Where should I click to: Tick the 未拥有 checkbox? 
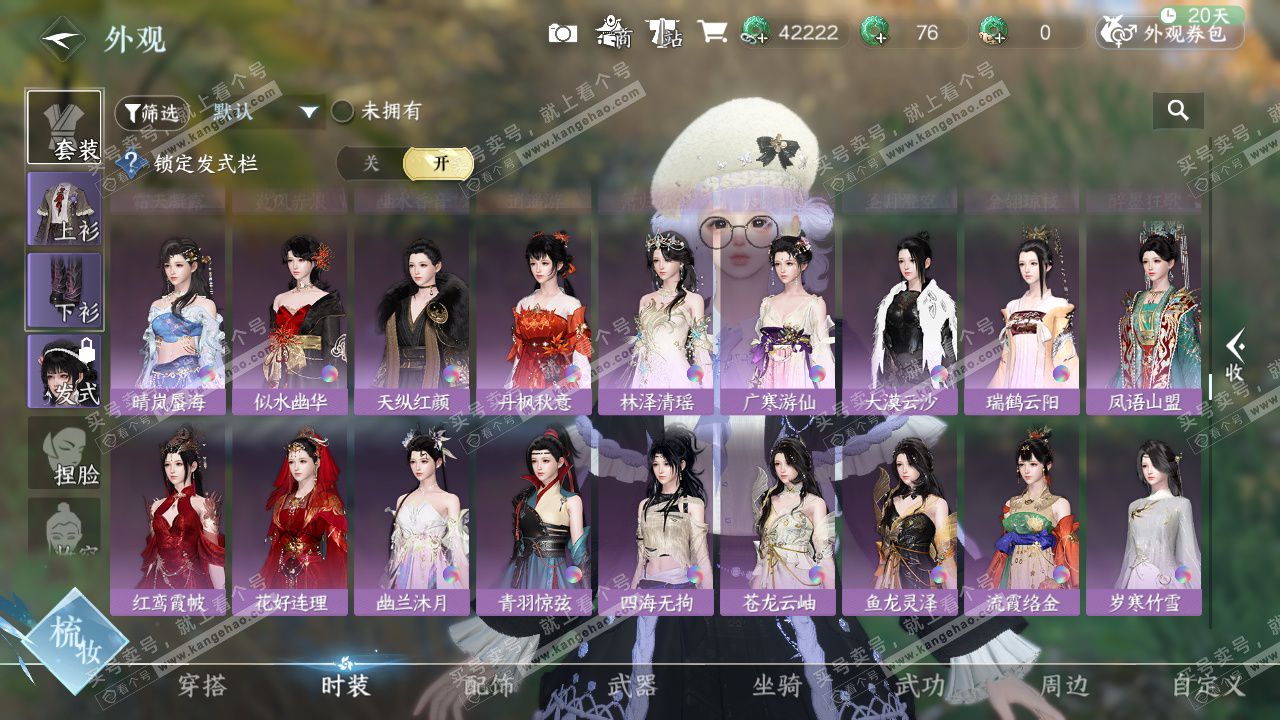[x=343, y=112]
